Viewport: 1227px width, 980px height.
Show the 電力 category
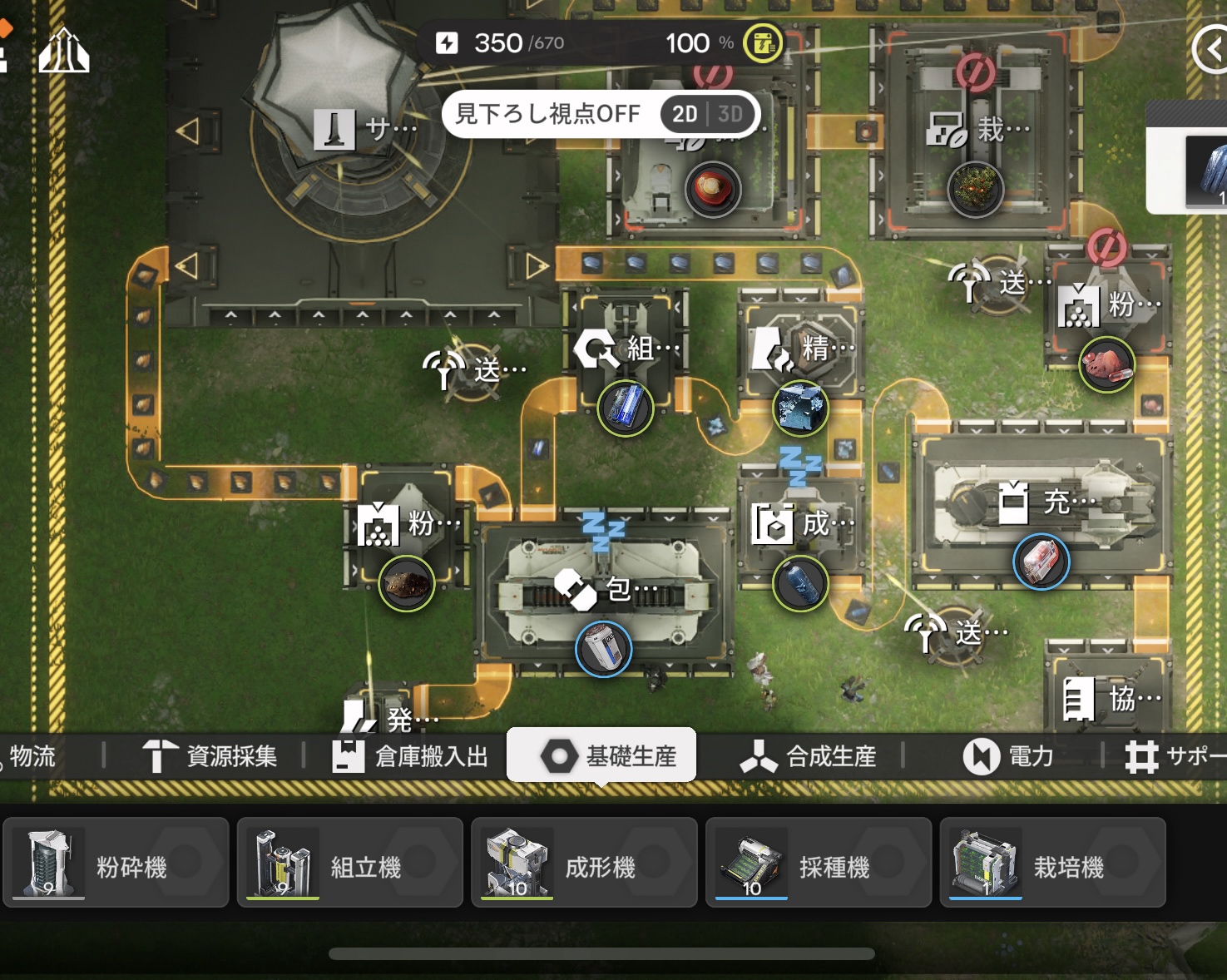[1009, 756]
